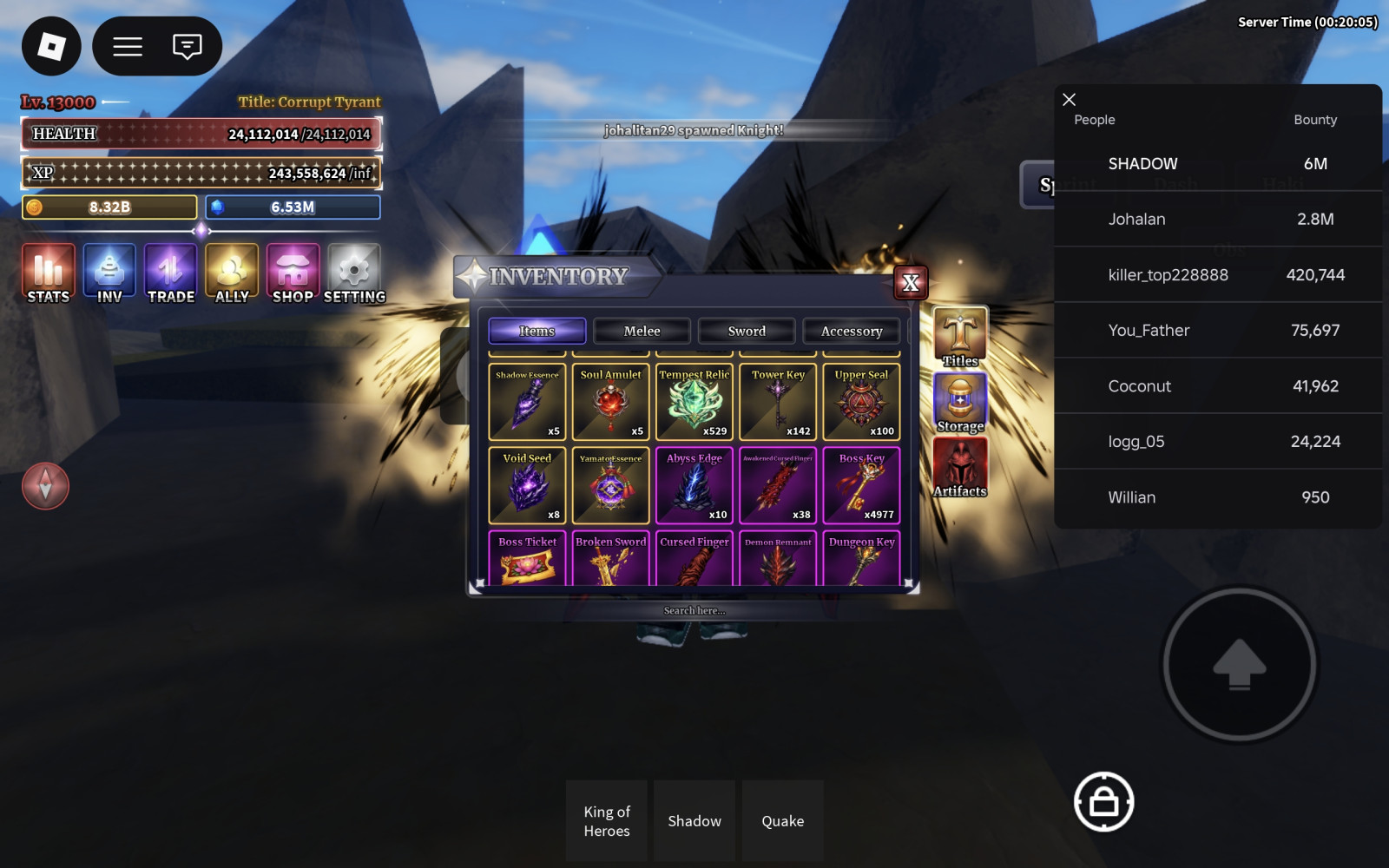The height and width of the screenshot is (868, 1389).
Task: Close the People bounty leaderboard
Action: pos(1070,100)
